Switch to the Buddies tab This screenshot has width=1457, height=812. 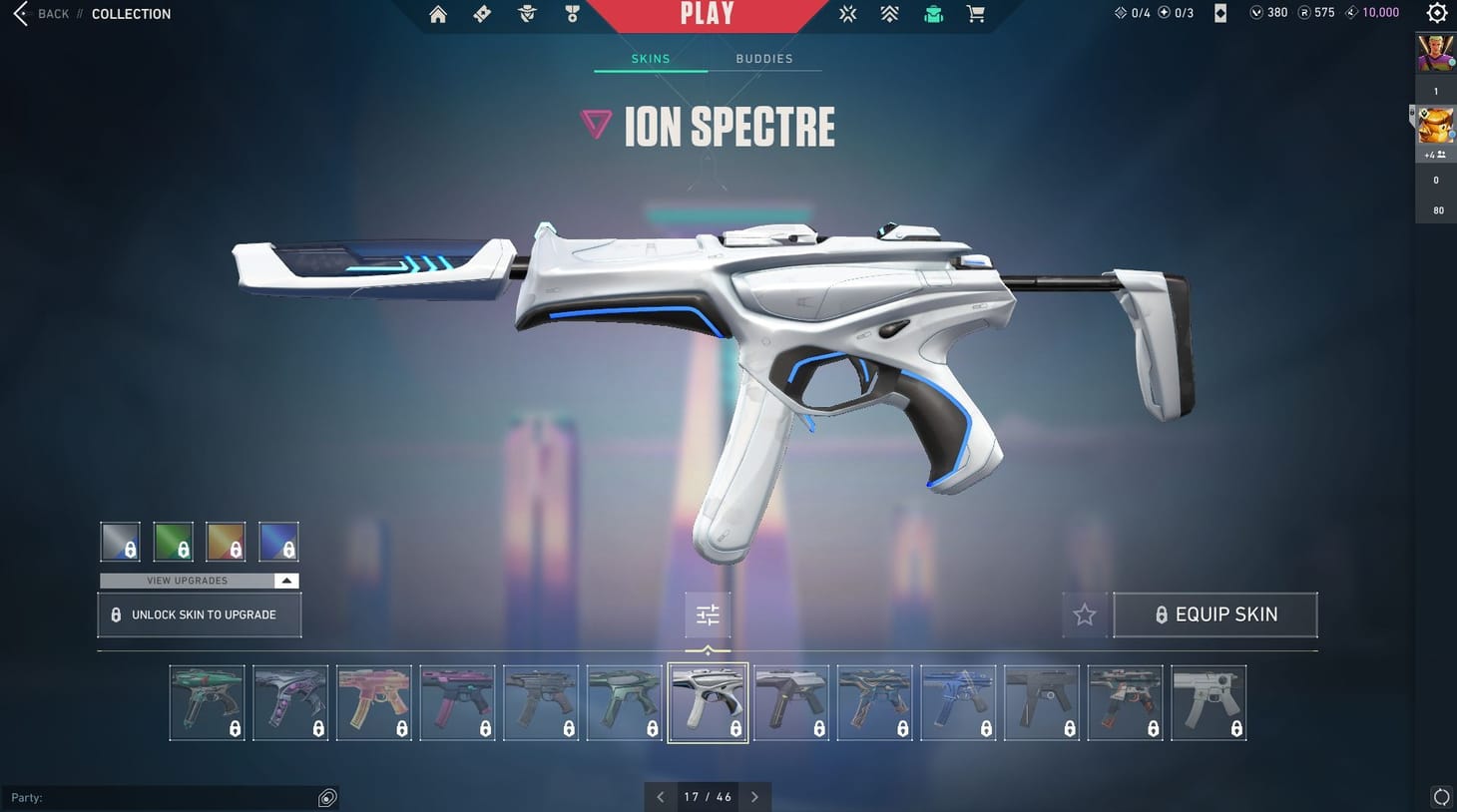[x=763, y=58]
